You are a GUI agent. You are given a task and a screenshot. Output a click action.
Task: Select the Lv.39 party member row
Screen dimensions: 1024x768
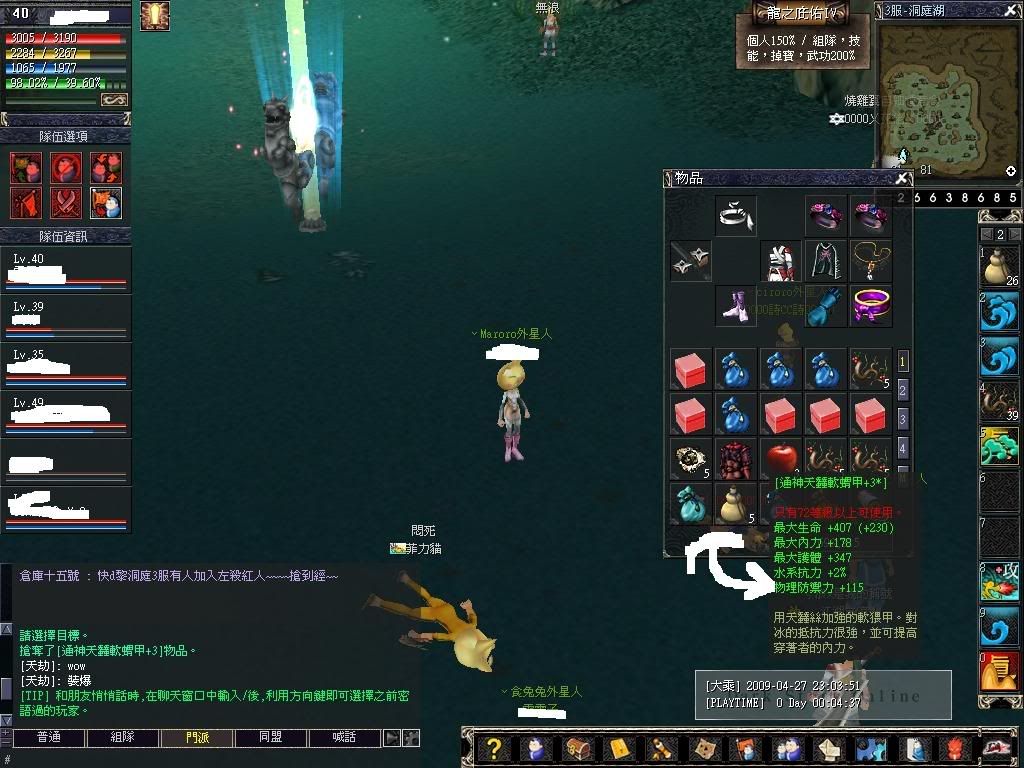[x=66, y=319]
